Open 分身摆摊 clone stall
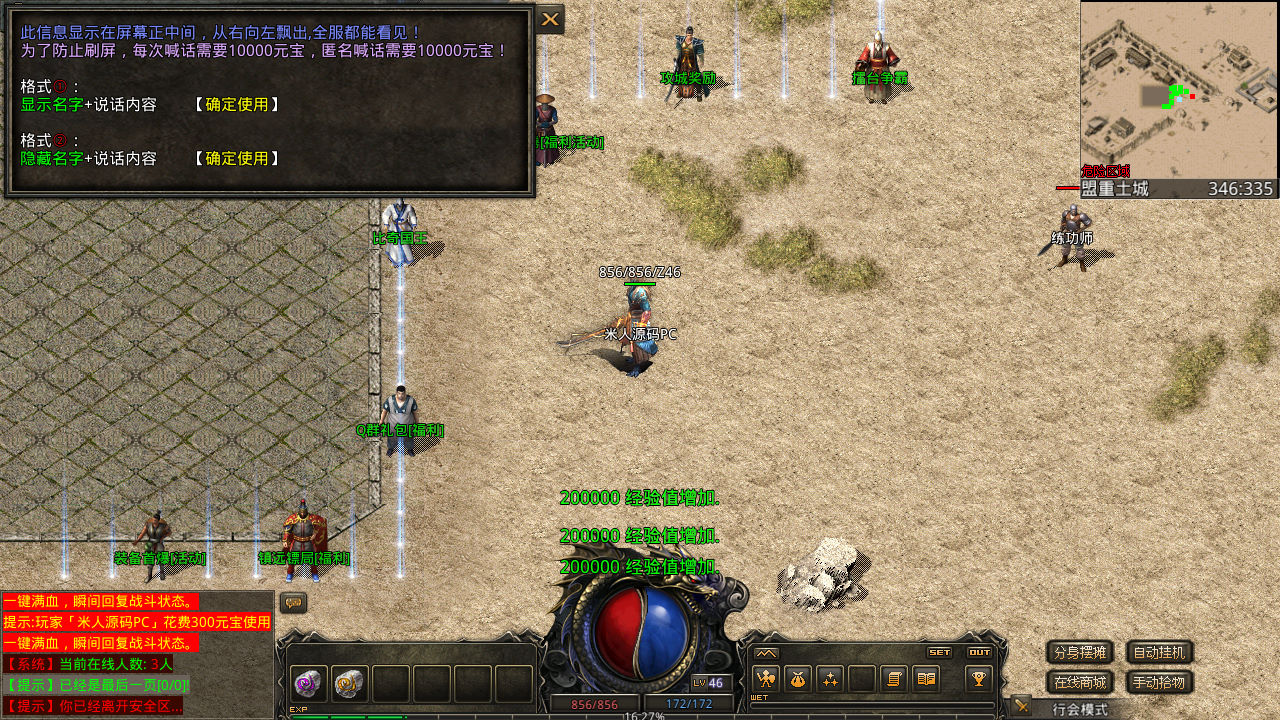The width and height of the screenshot is (1280, 720). coord(1079,653)
